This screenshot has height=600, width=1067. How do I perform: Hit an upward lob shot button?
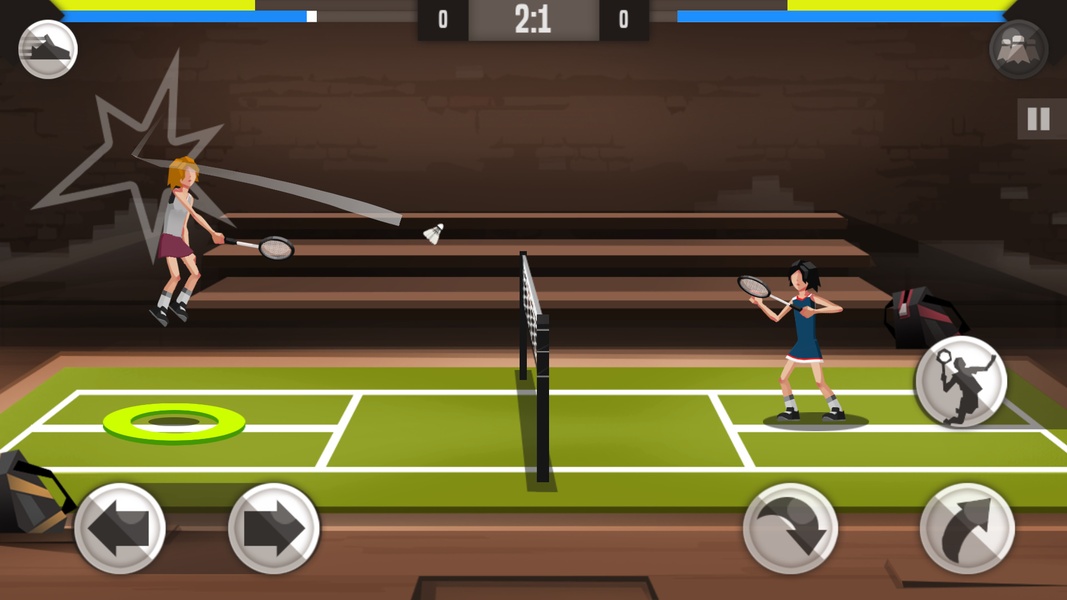click(x=967, y=528)
